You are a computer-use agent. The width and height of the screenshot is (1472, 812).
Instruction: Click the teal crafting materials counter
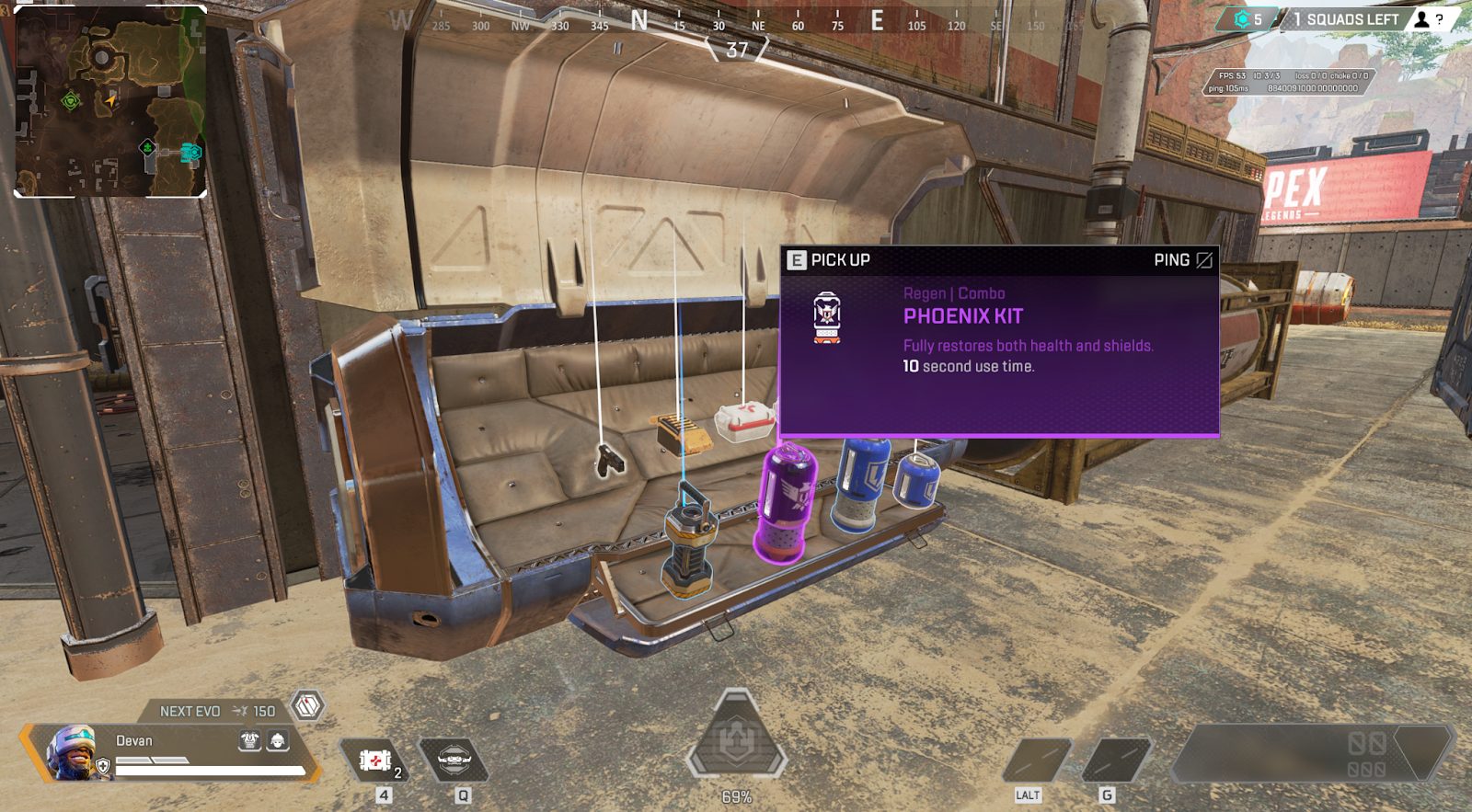coord(1248,19)
